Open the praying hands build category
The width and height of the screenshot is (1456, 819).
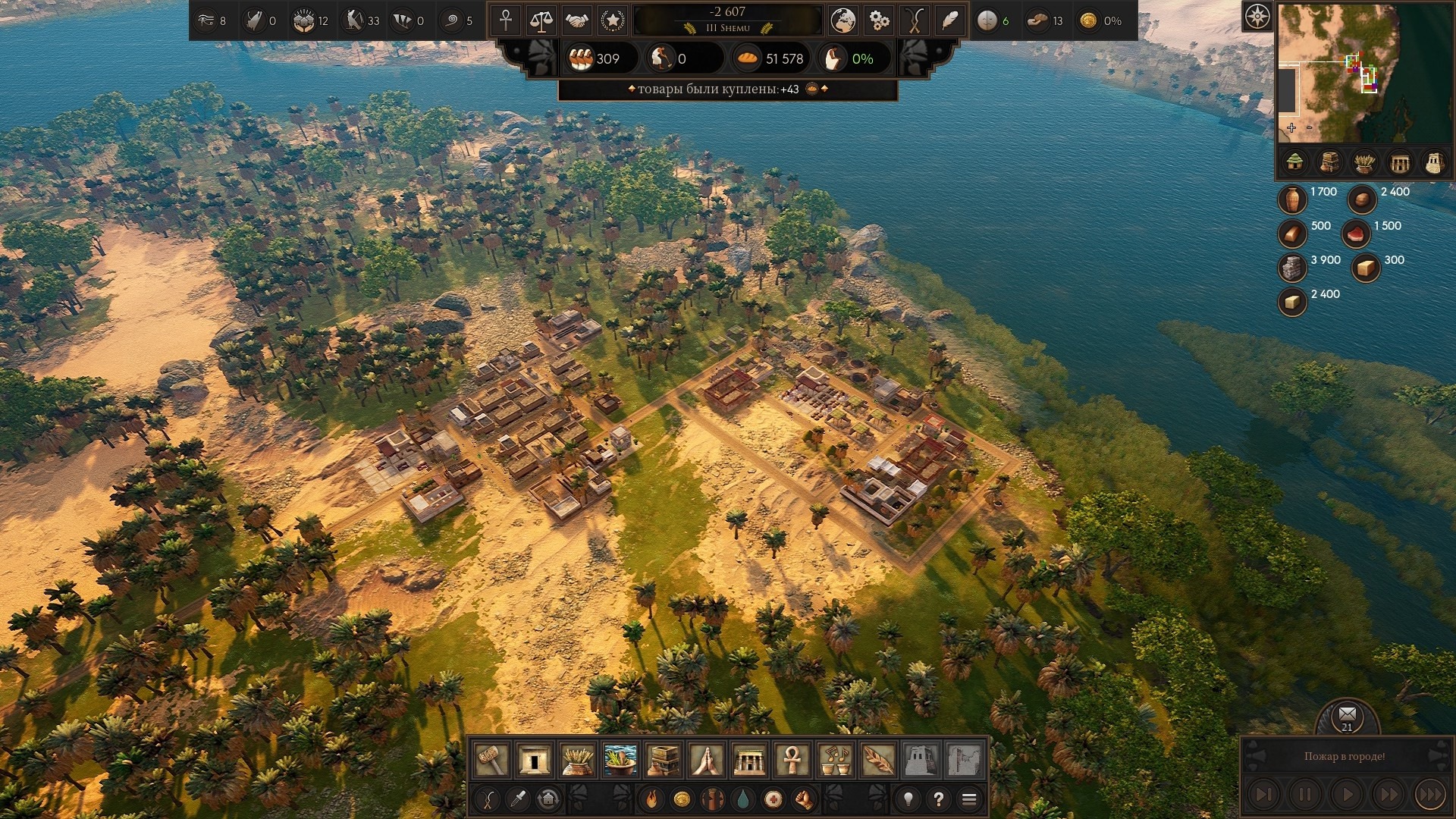point(707,760)
